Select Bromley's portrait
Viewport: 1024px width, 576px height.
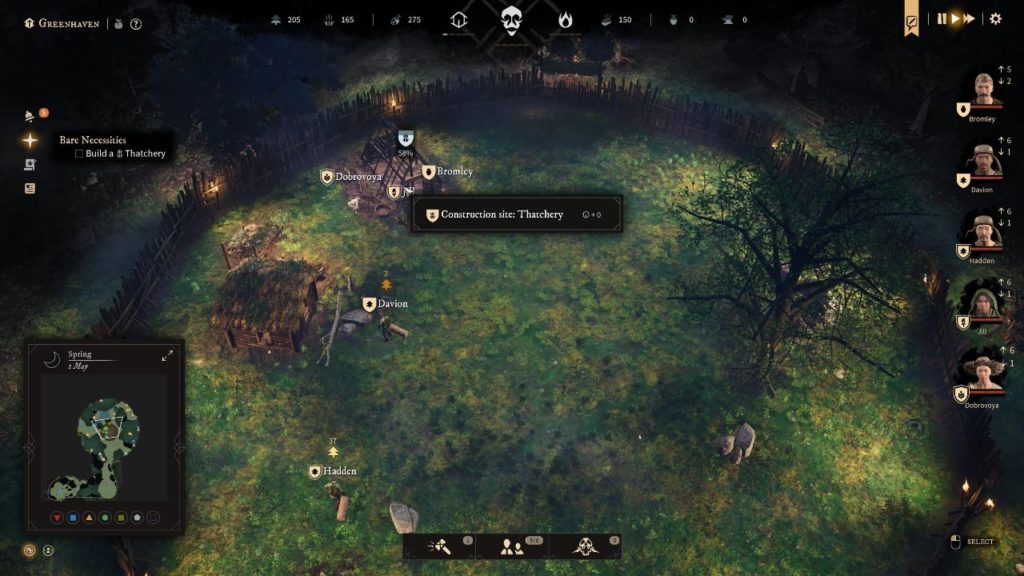tap(982, 90)
